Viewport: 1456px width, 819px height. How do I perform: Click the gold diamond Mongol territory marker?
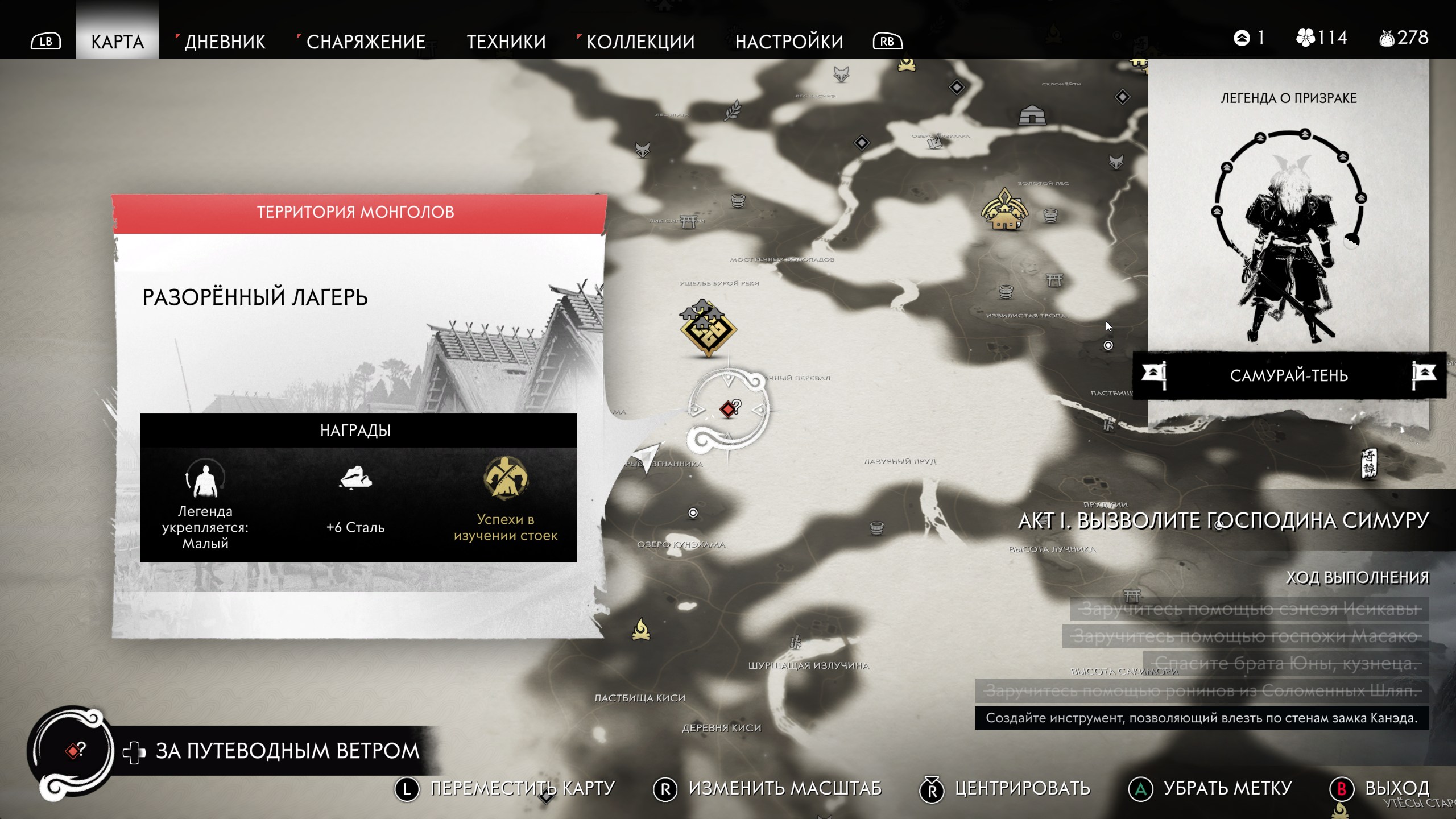tap(708, 331)
